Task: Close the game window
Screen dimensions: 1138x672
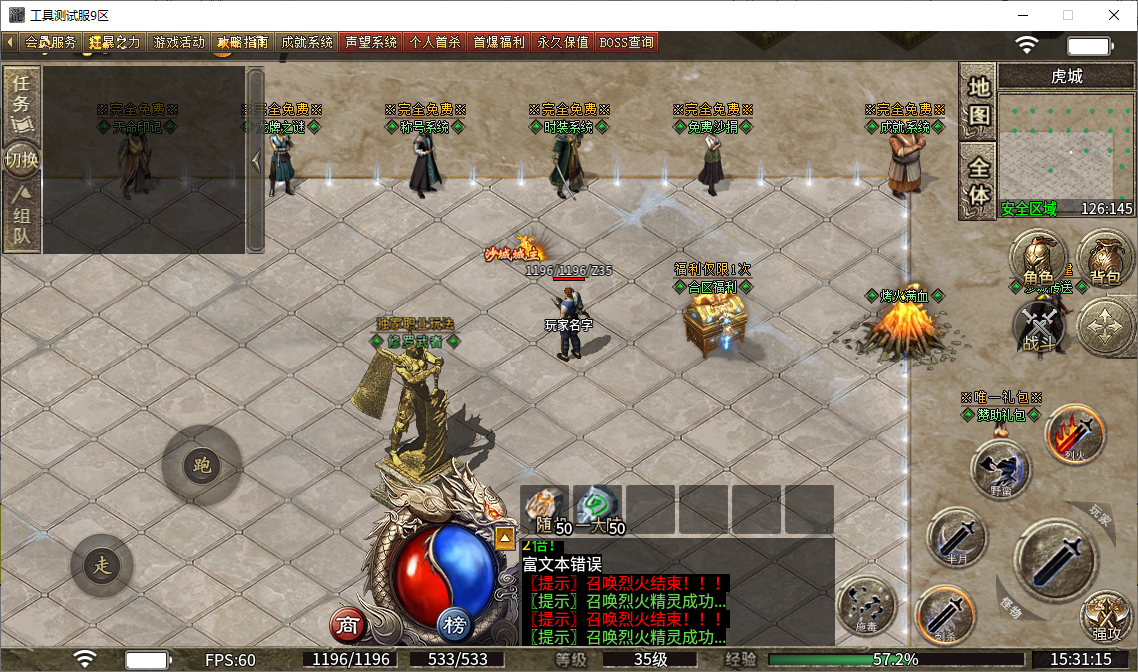Action: click(1113, 15)
